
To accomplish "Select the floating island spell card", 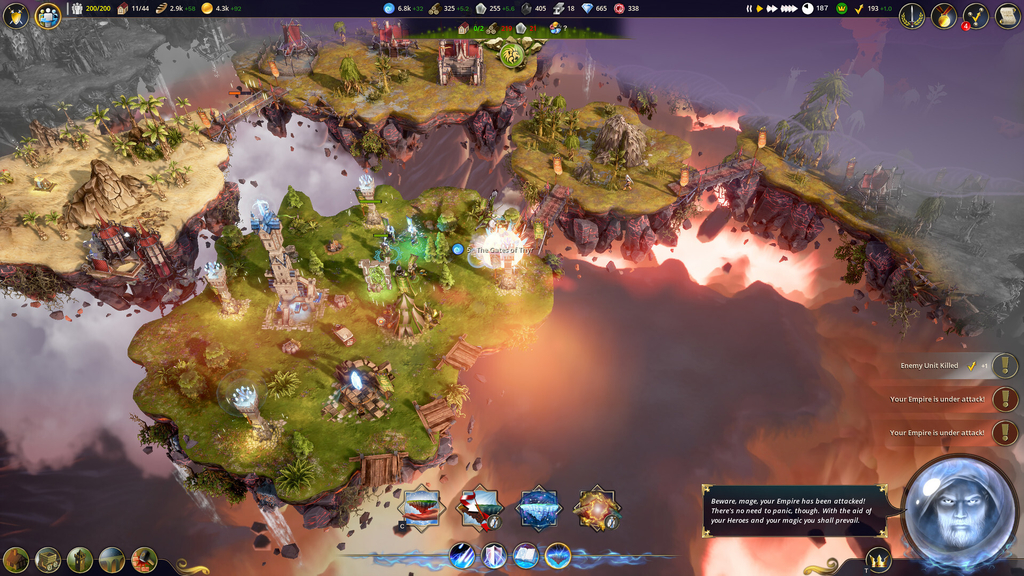I will (x=421, y=507).
